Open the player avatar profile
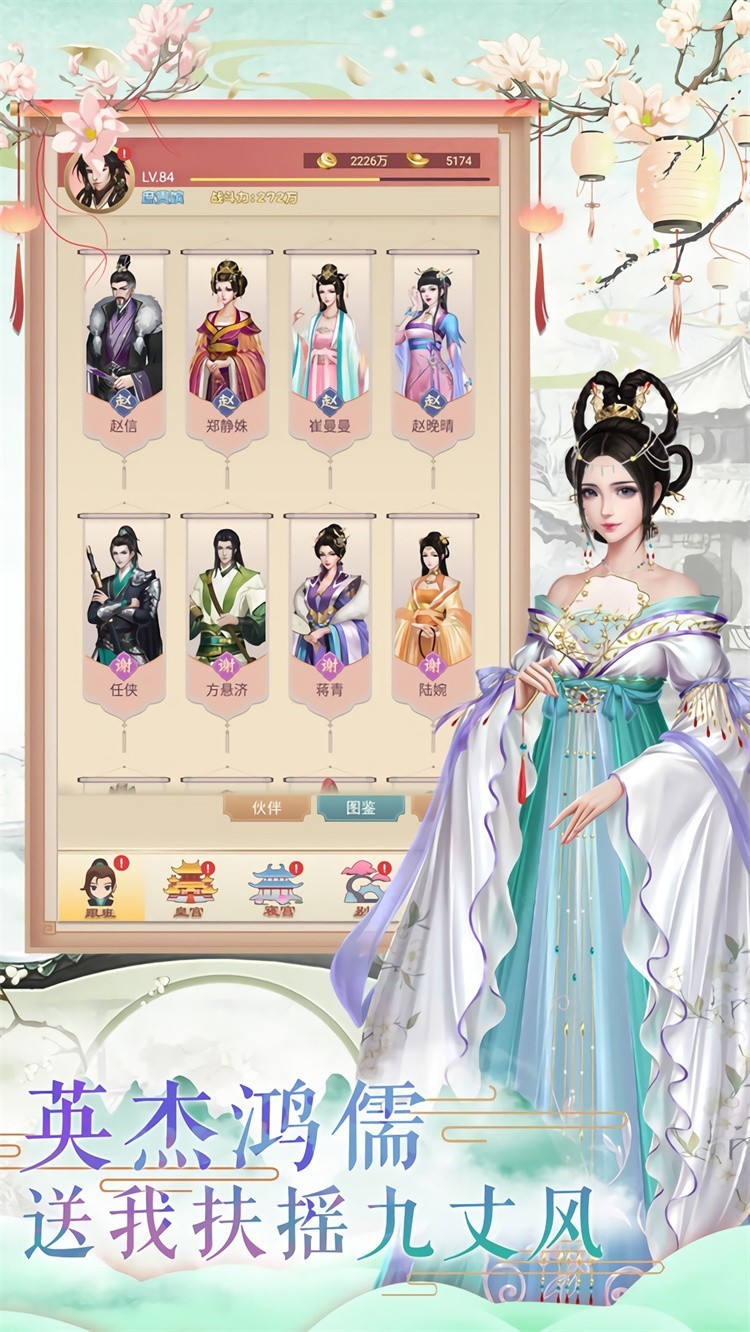The height and width of the screenshot is (1332, 750). pyautogui.click(x=98, y=180)
